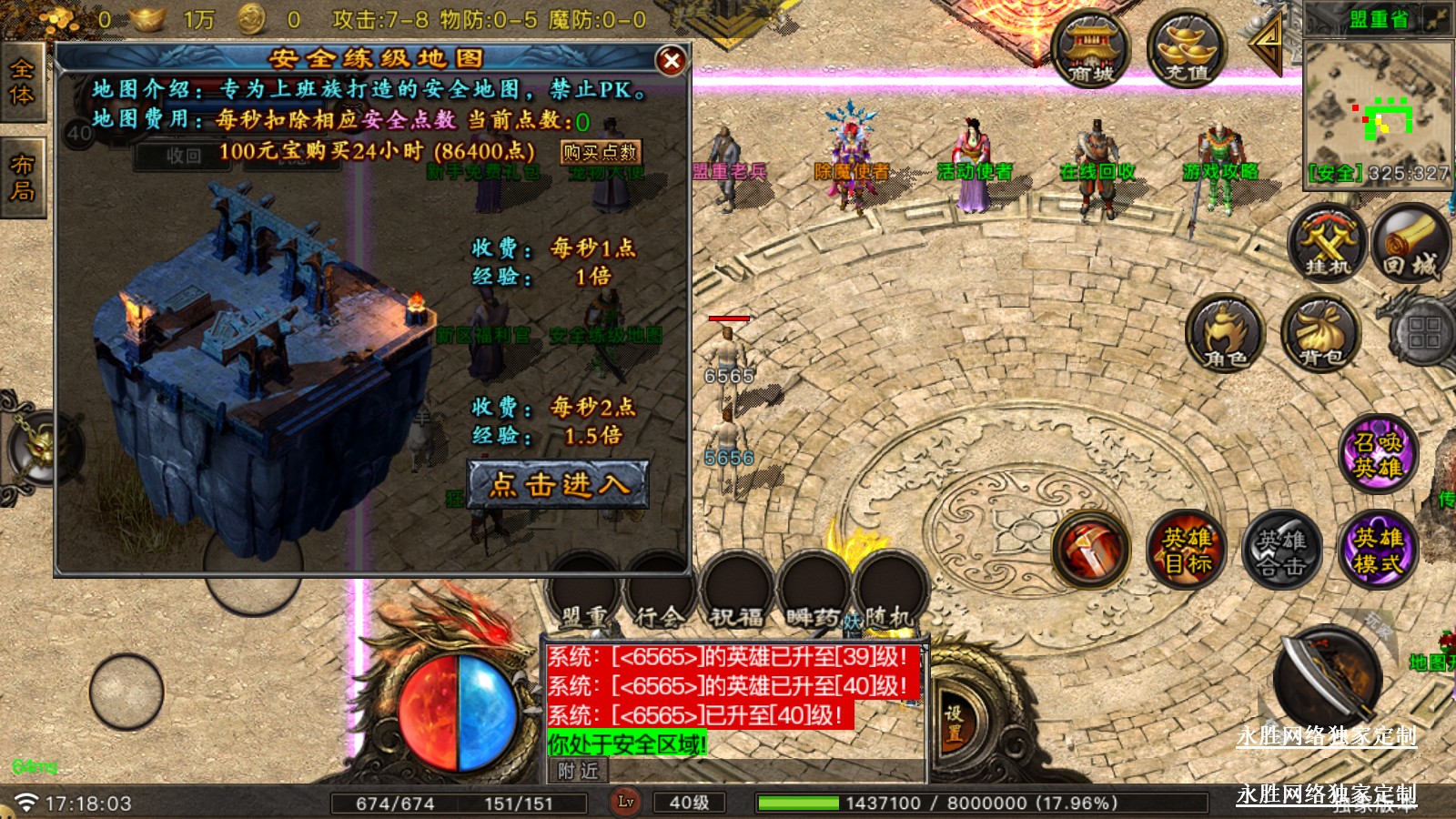Open the 角色 character panel
The height and width of the screenshot is (819, 1456).
pos(1225,334)
